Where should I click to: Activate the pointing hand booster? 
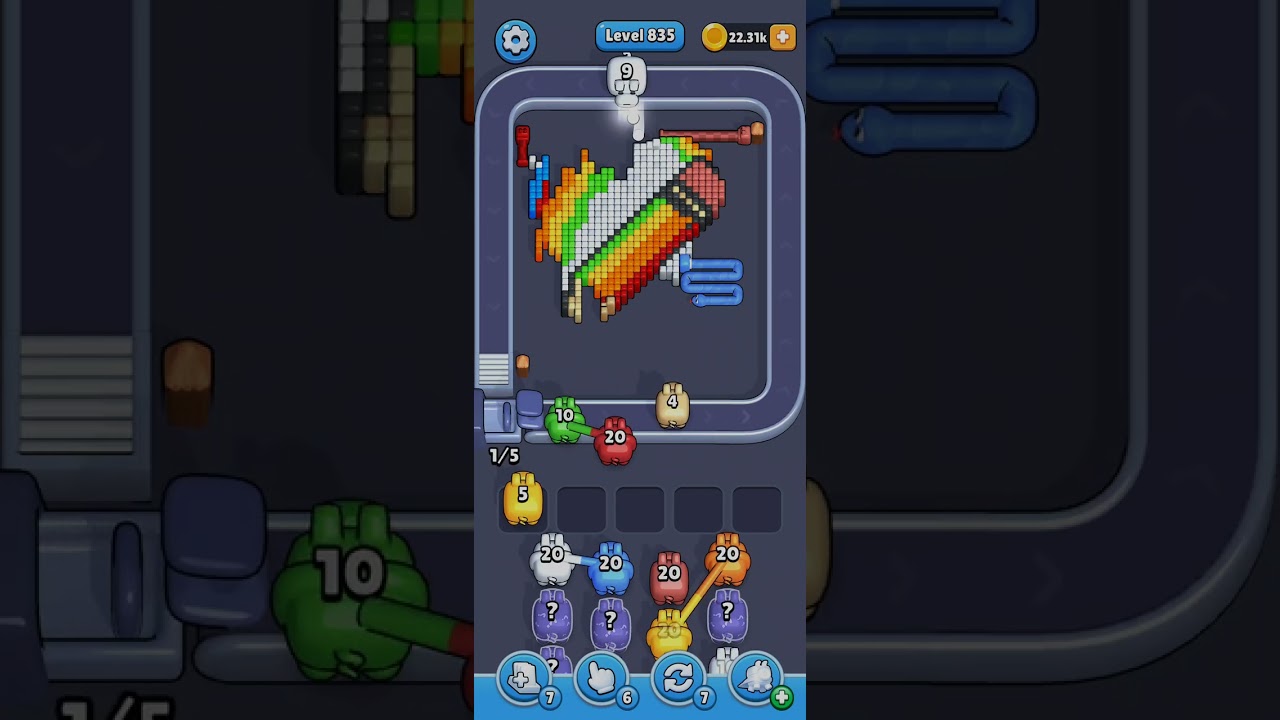pos(601,679)
